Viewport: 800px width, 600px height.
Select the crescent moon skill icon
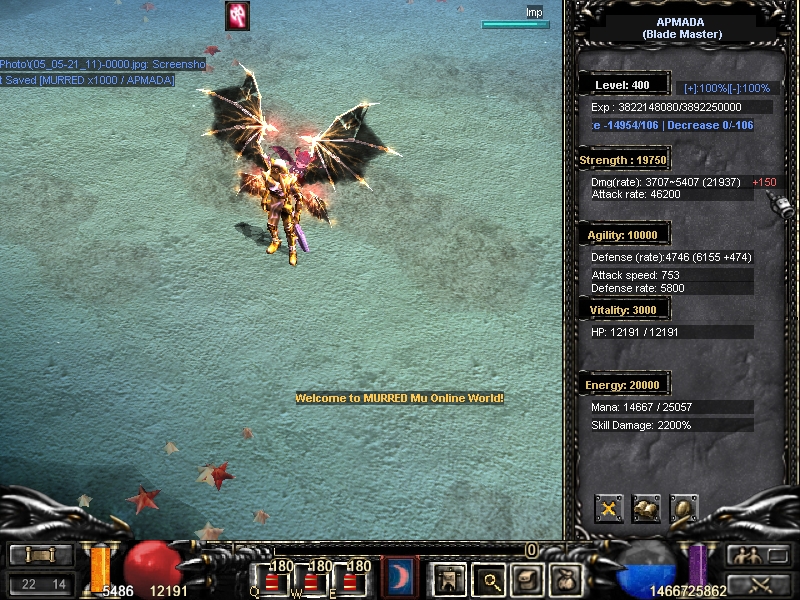[400, 577]
